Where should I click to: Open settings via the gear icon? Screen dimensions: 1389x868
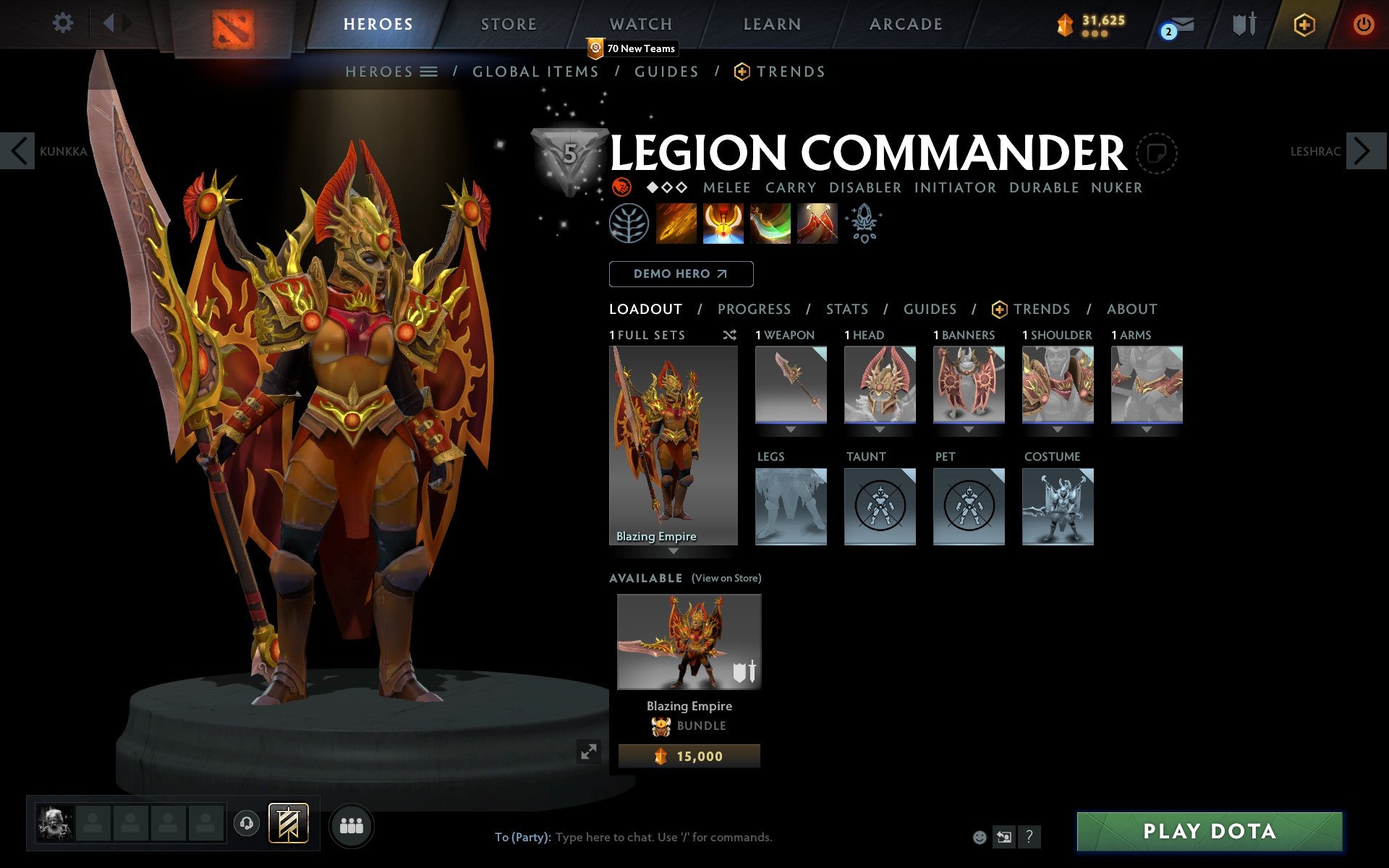click(x=64, y=23)
